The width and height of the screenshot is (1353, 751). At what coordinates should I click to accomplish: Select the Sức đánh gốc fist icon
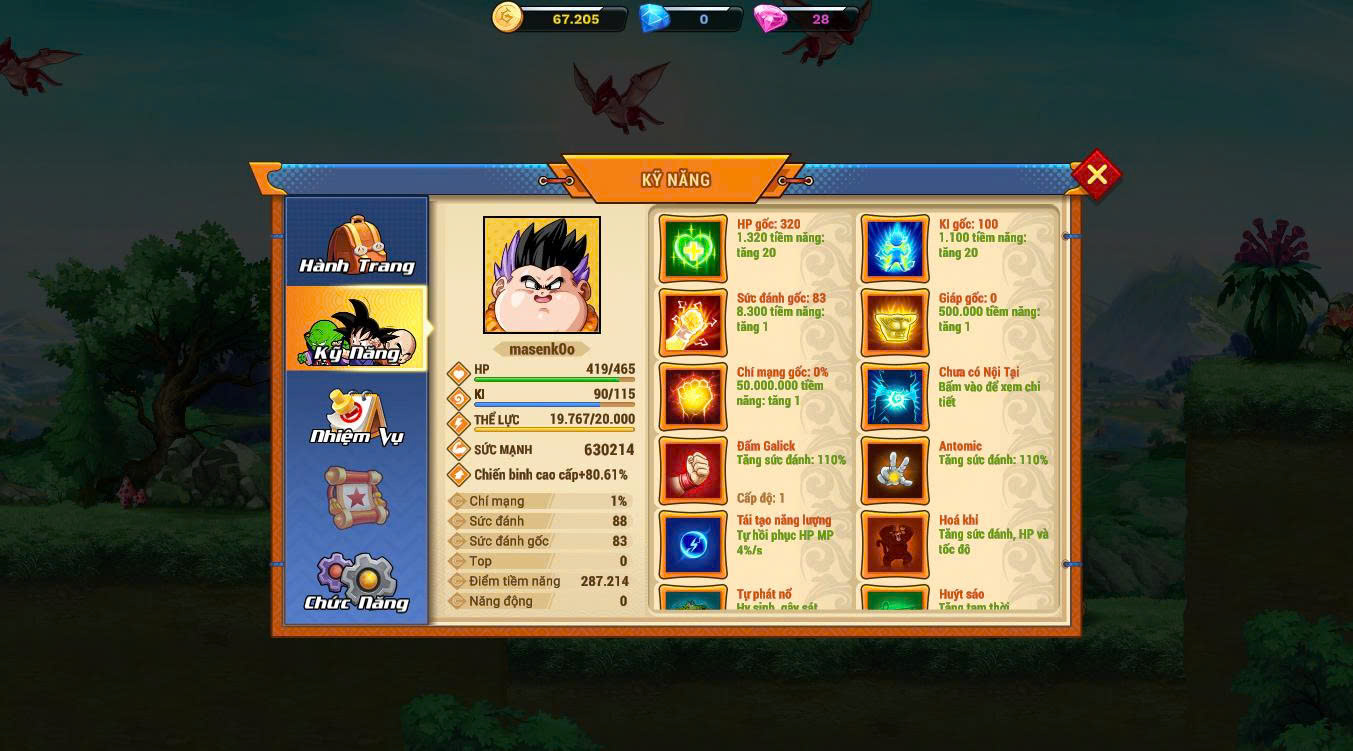click(x=693, y=323)
